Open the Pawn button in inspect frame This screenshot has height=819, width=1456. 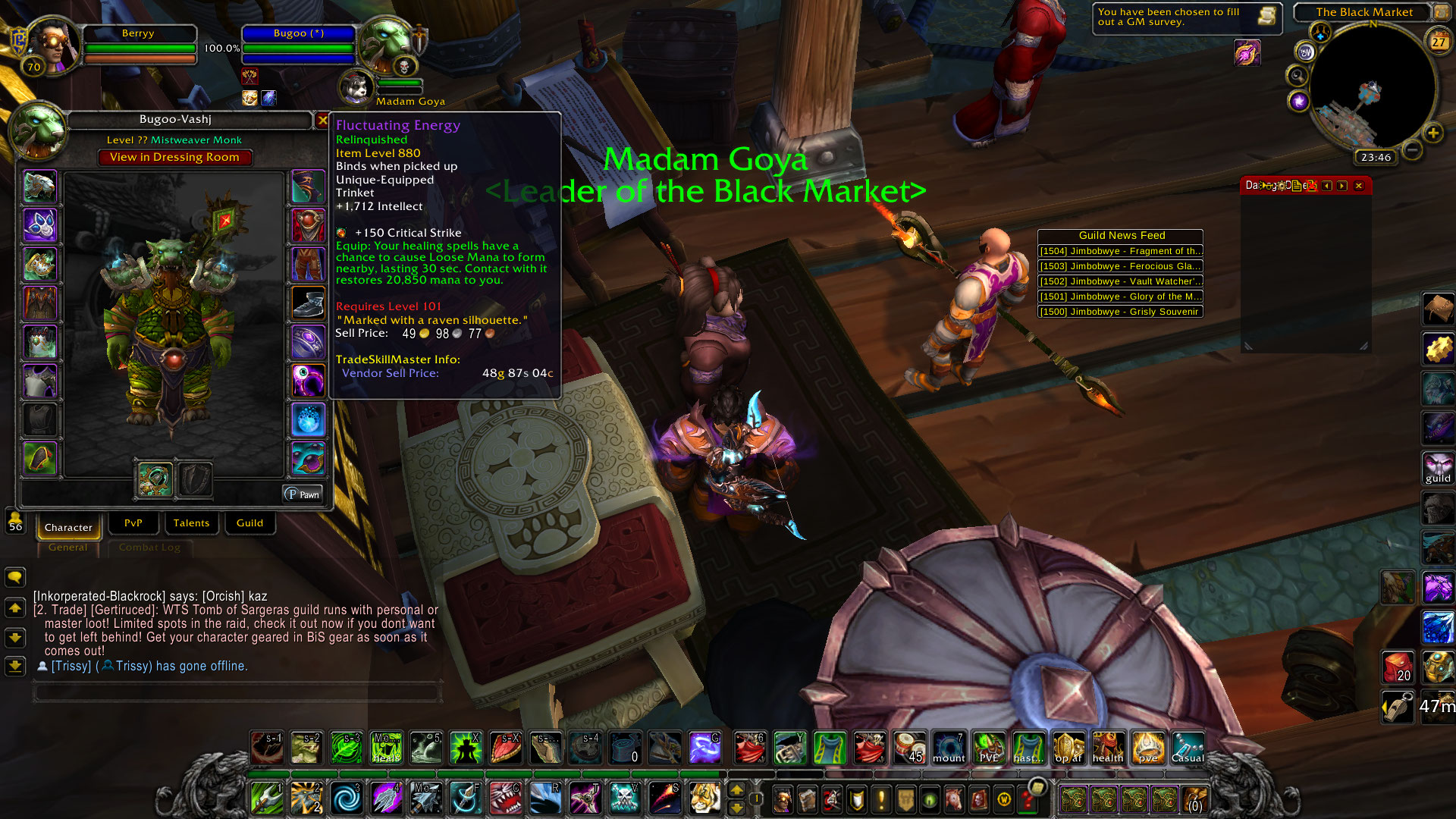[303, 494]
